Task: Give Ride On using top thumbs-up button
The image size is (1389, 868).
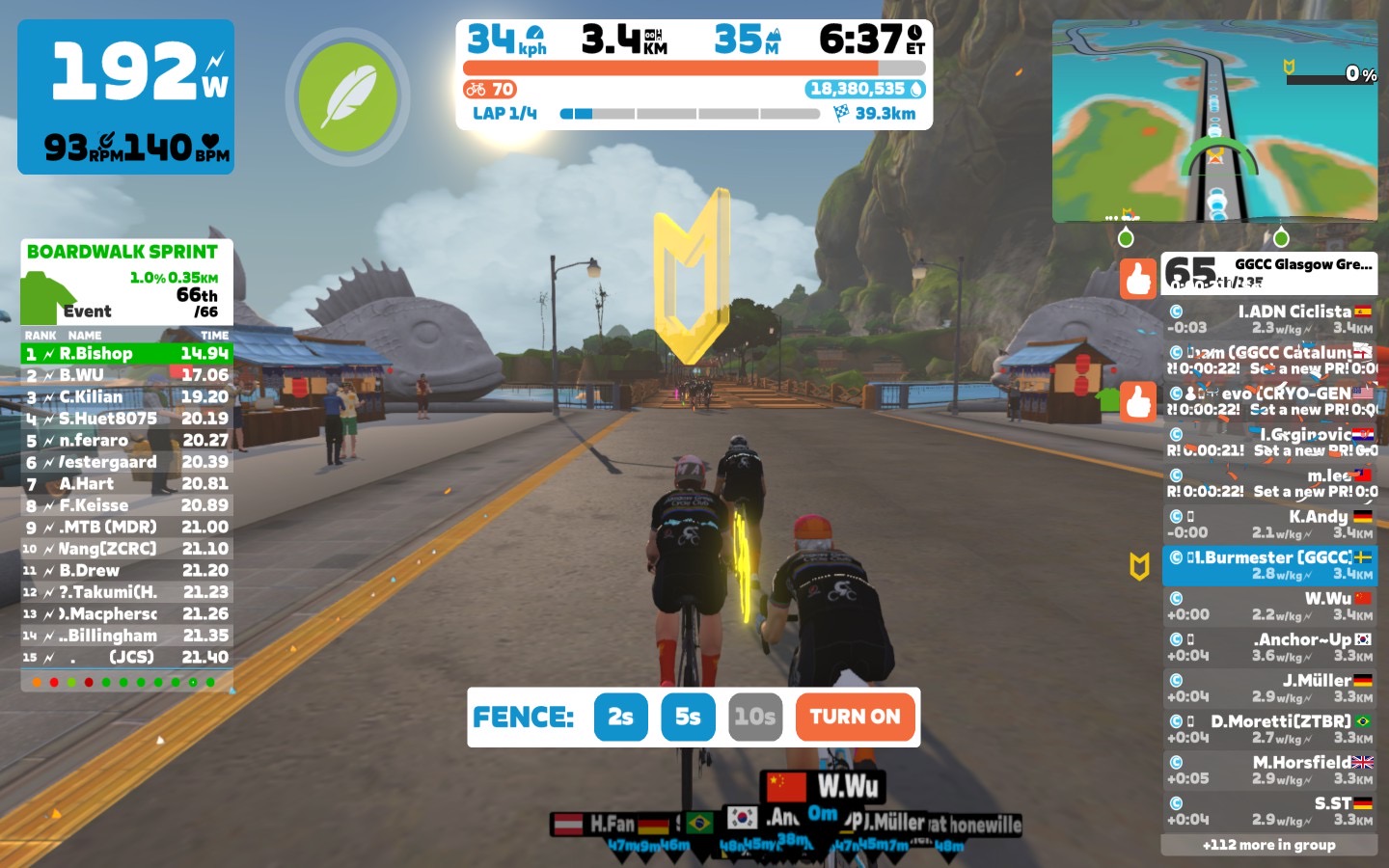Action: tap(1138, 279)
